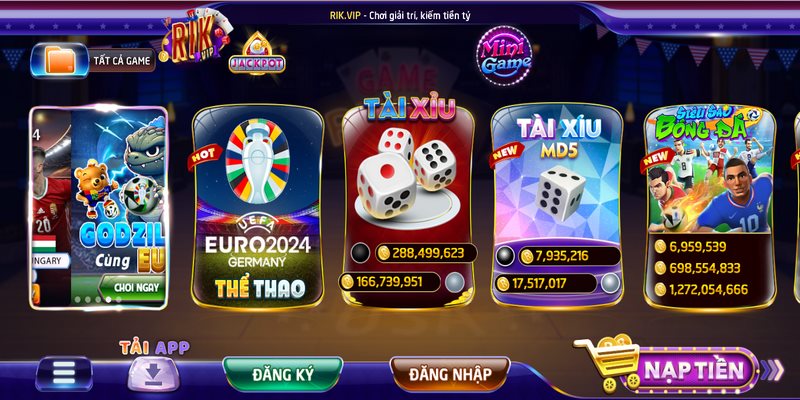Open the Mini Game category

(506, 55)
